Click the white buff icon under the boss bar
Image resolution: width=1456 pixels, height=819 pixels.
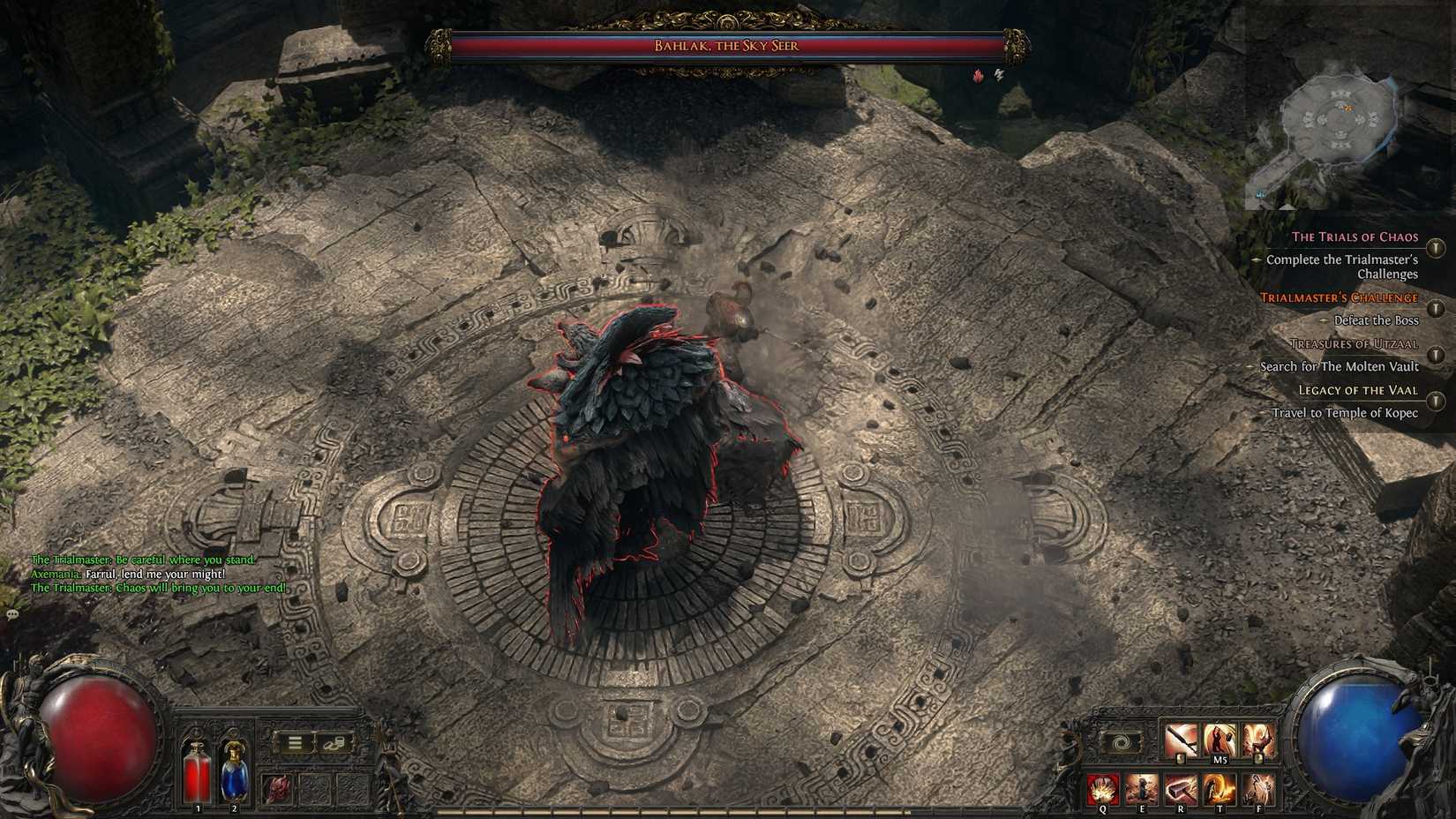[1001, 72]
